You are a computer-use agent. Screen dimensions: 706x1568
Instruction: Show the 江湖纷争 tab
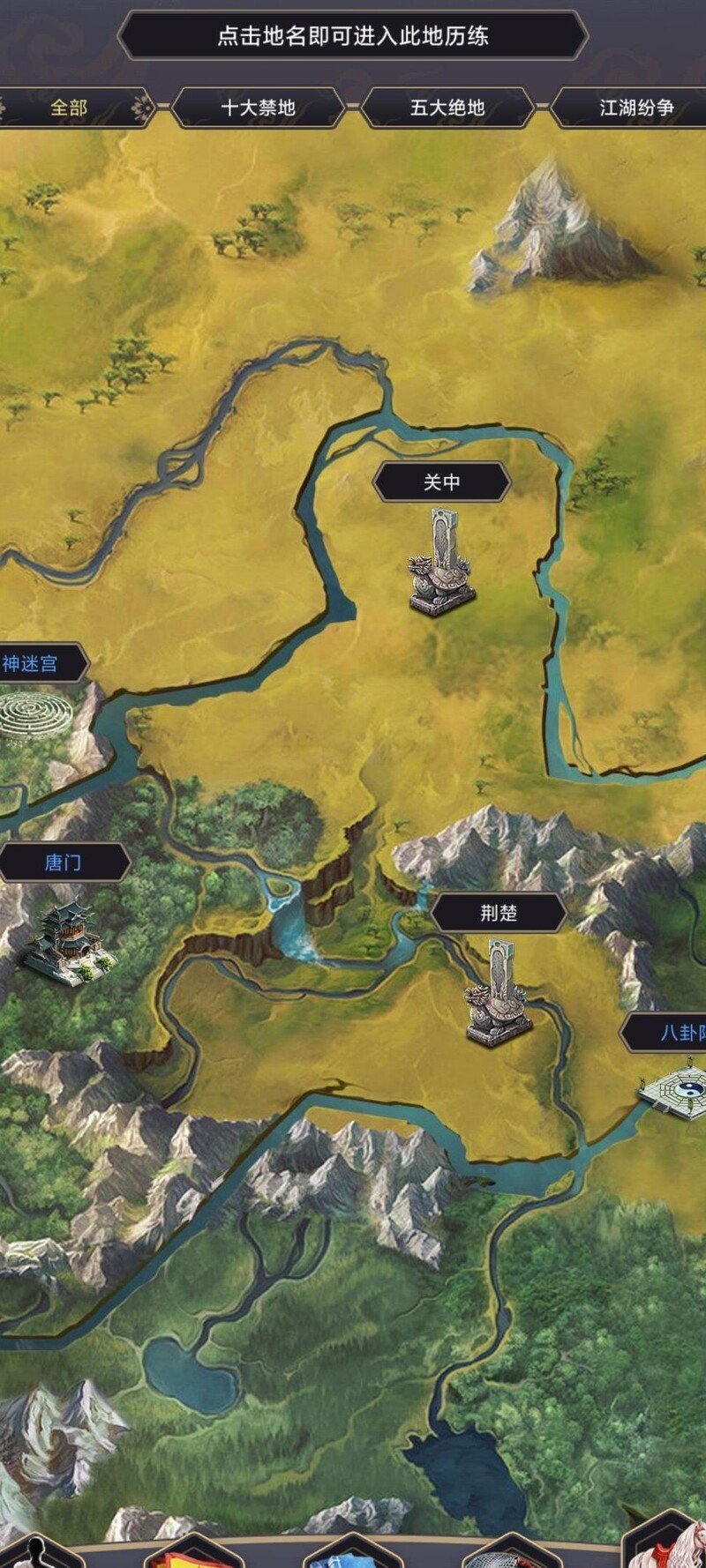pyautogui.click(x=635, y=108)
